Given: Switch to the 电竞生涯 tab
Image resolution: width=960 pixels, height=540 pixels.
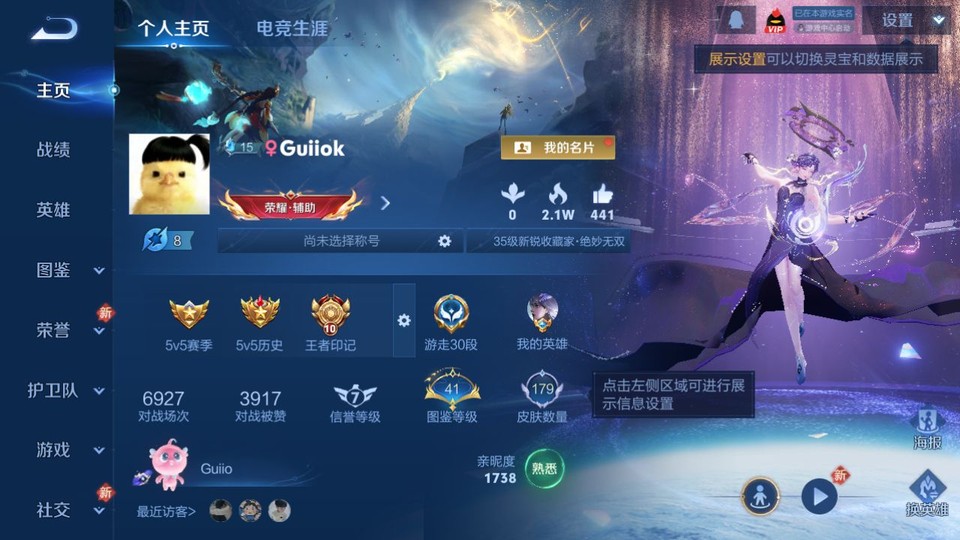Looking at the screenshot, I should (292, 28).
